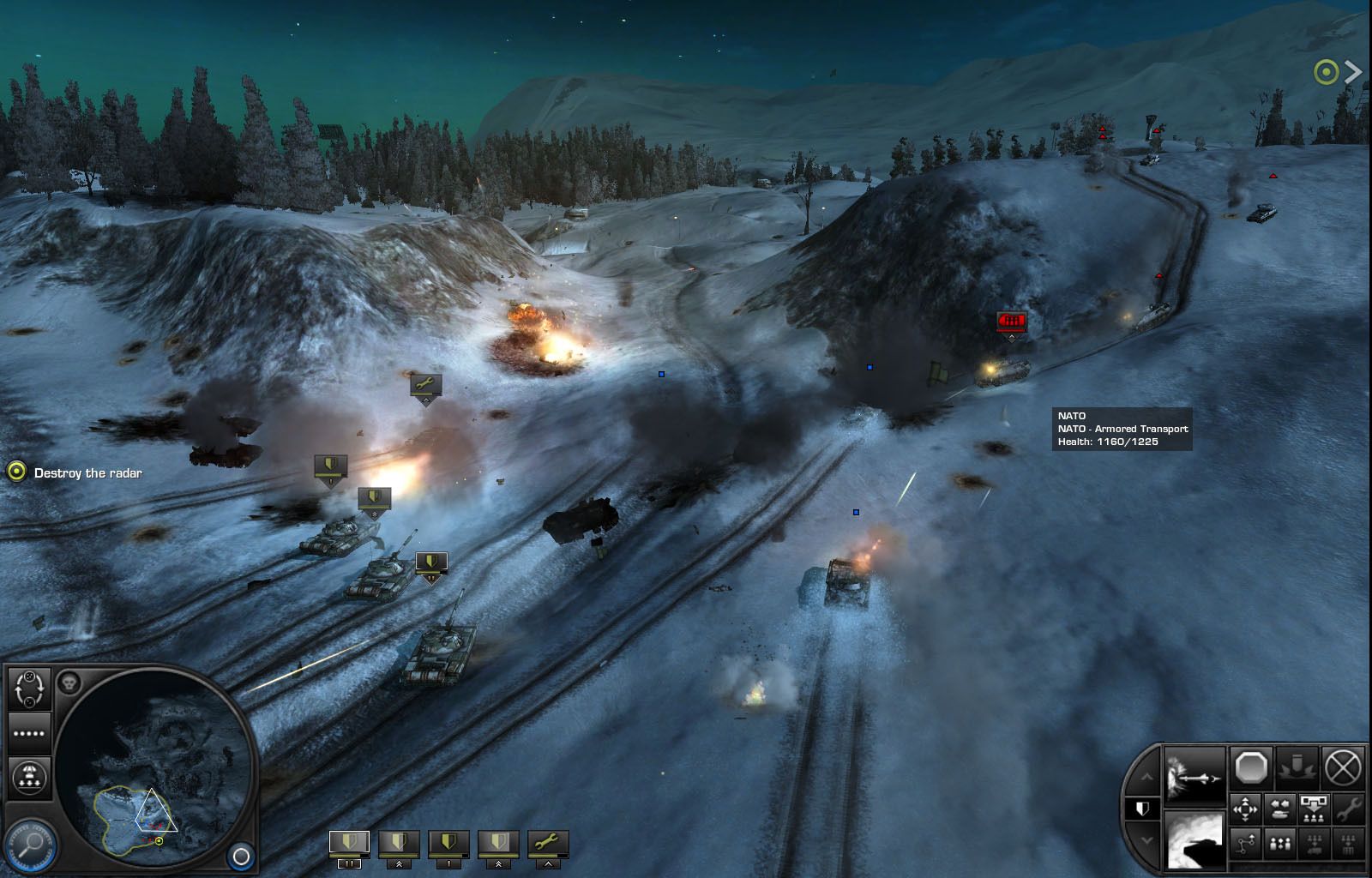This screenshot has width=1372, height=878.
Task: Set a waypoint path command
Action: coord(1245,845)
